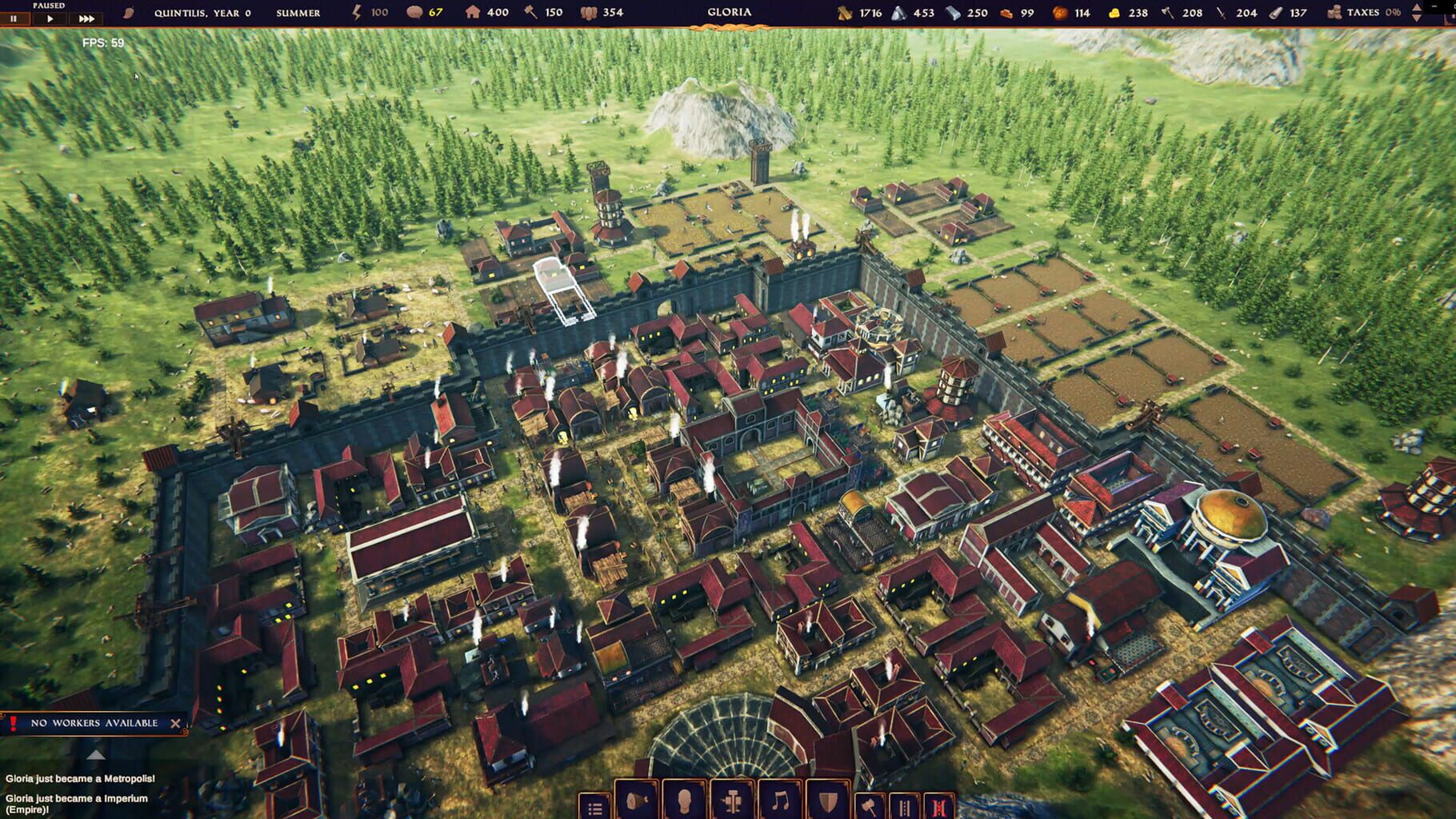Lower taxes with the down arrow stepper
Screen dimensions: 1456x819
click(1417, 18)
